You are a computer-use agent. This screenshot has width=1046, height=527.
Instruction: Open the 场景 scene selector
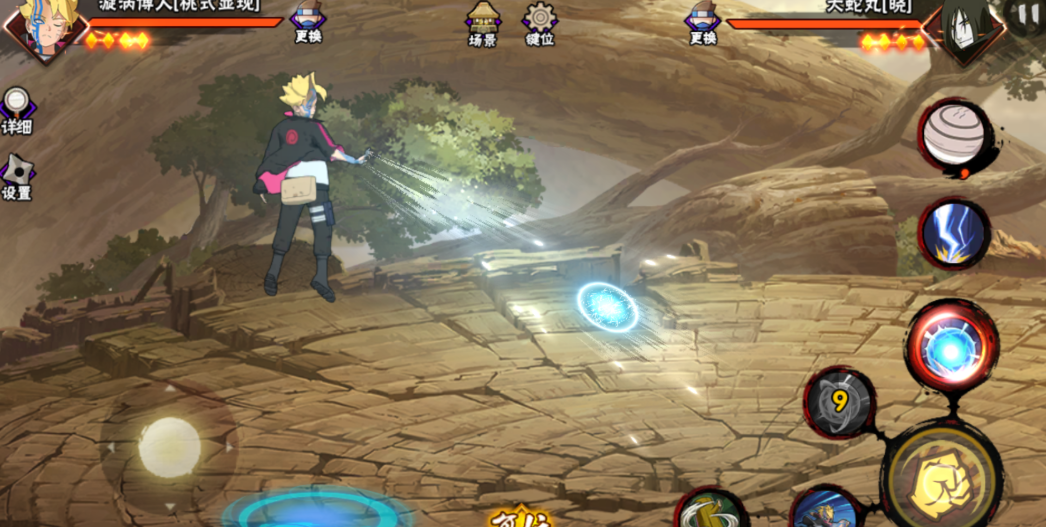483,23
